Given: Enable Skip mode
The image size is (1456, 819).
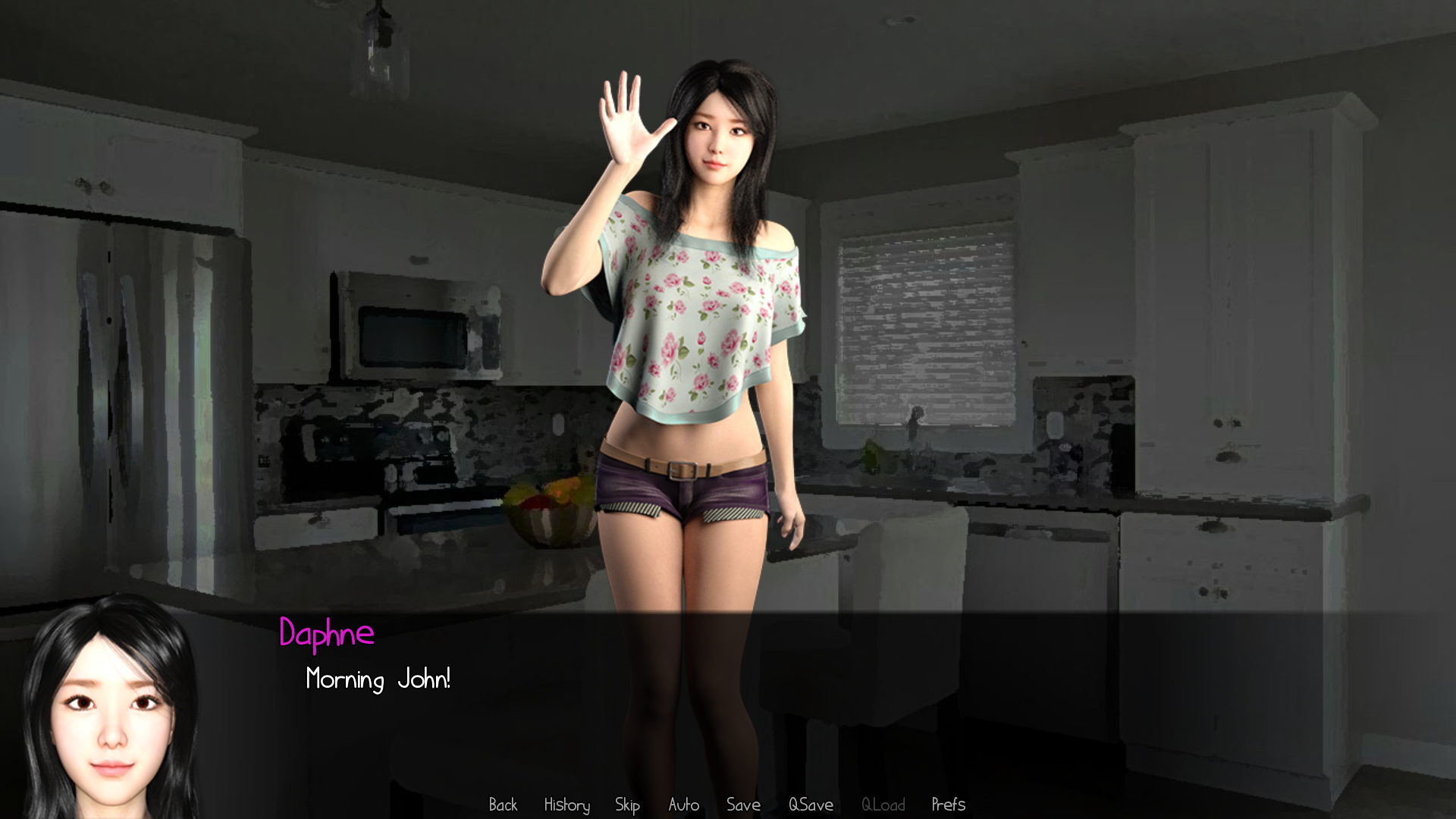Looking at the screenshot, I should (627, 805).
